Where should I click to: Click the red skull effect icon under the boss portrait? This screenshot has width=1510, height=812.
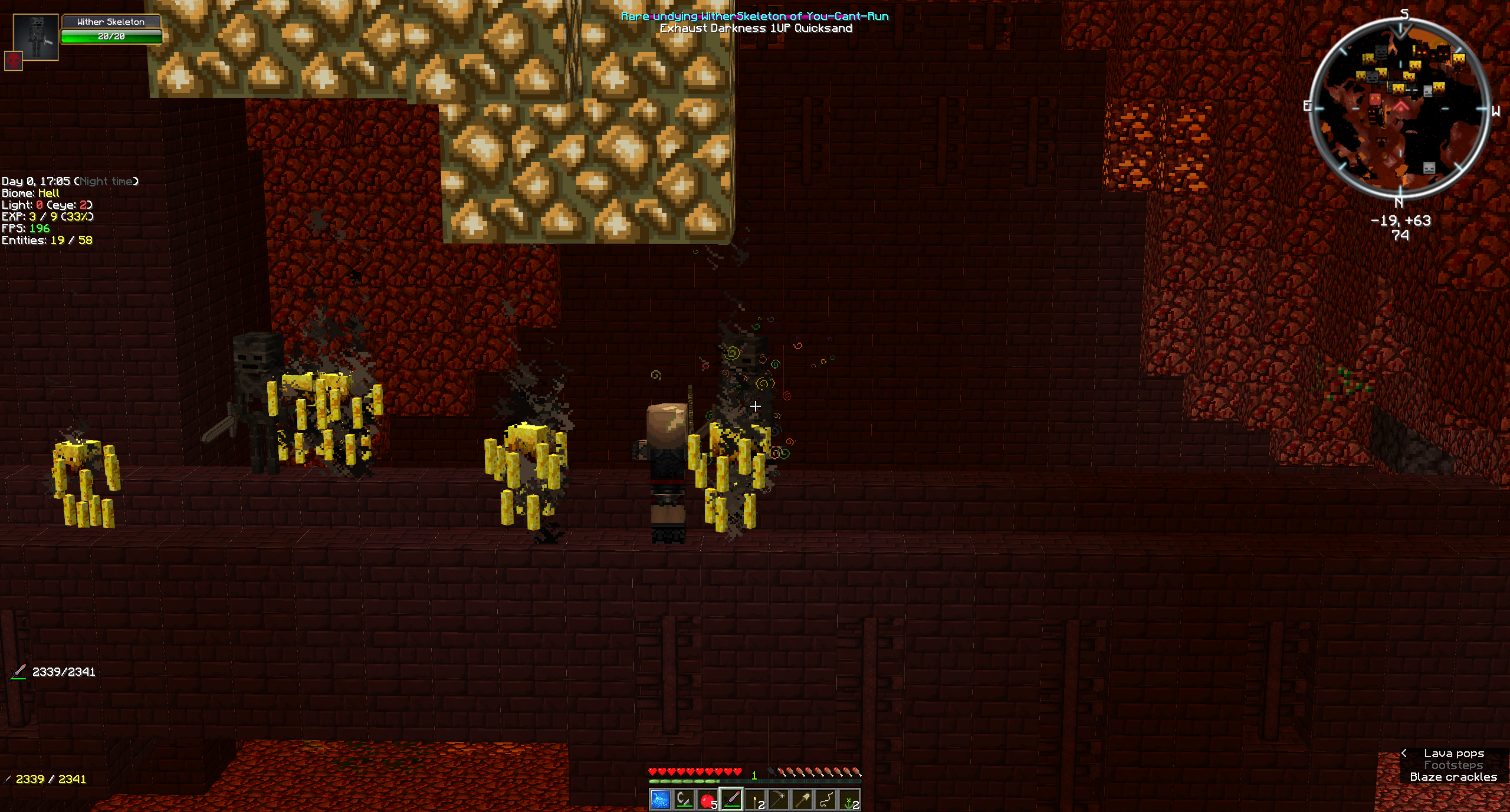(13, 59)
